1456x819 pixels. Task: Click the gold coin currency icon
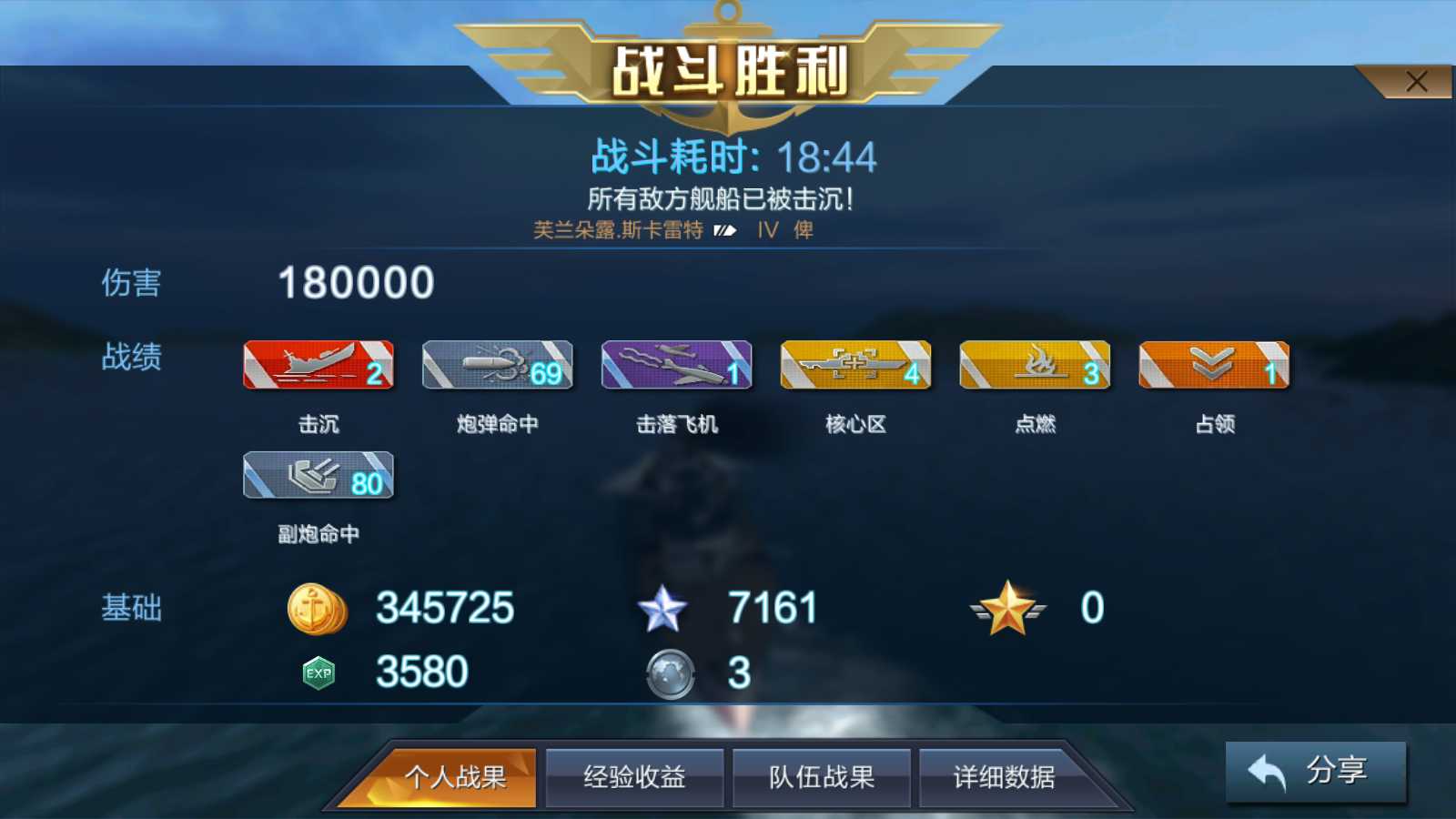coord(318,608)
